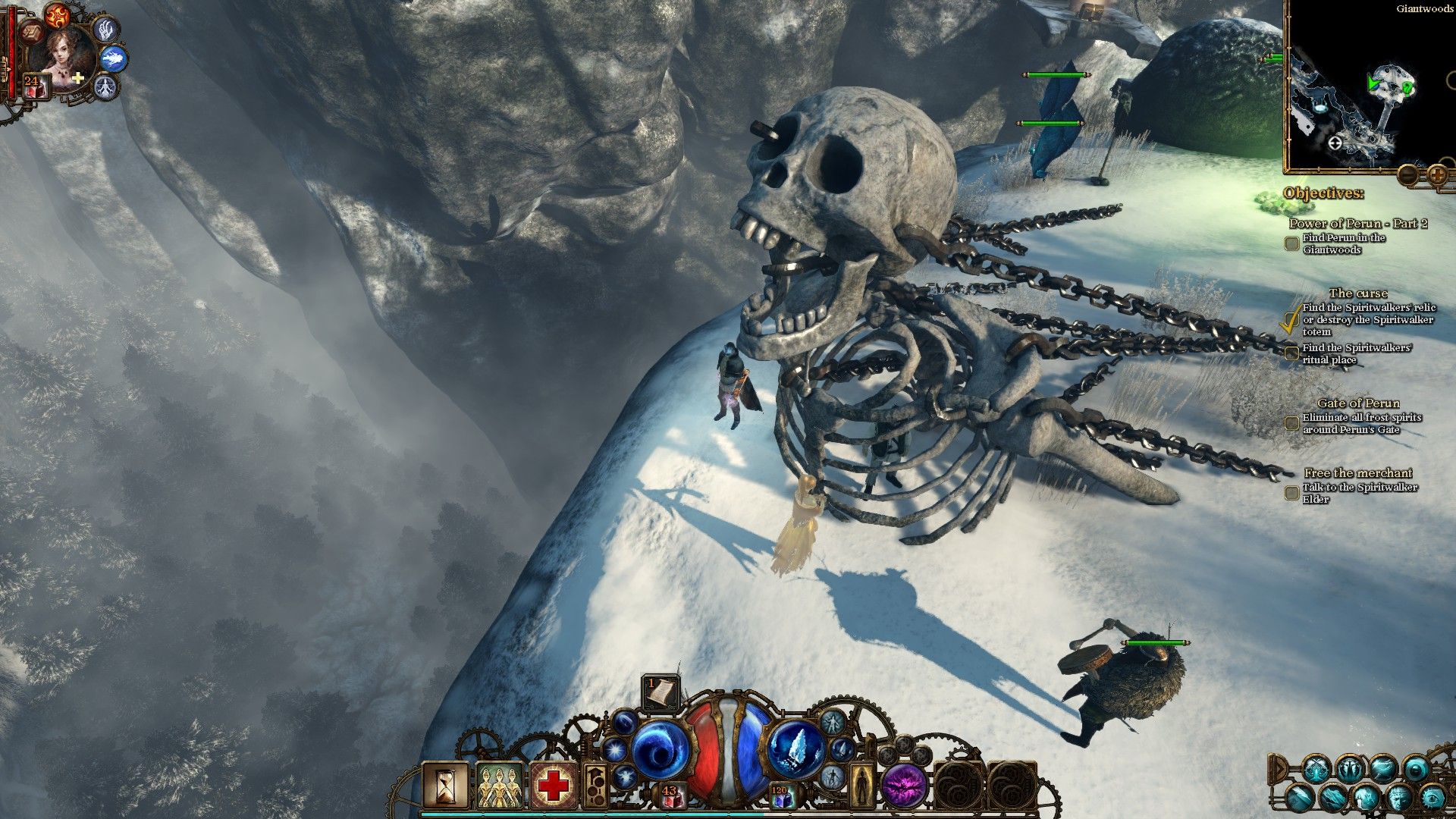Screen dimensions: 1456x819
Task: Click the companion's white claw behavior icon
Action: pyautogui.click(x=105, y=30)
